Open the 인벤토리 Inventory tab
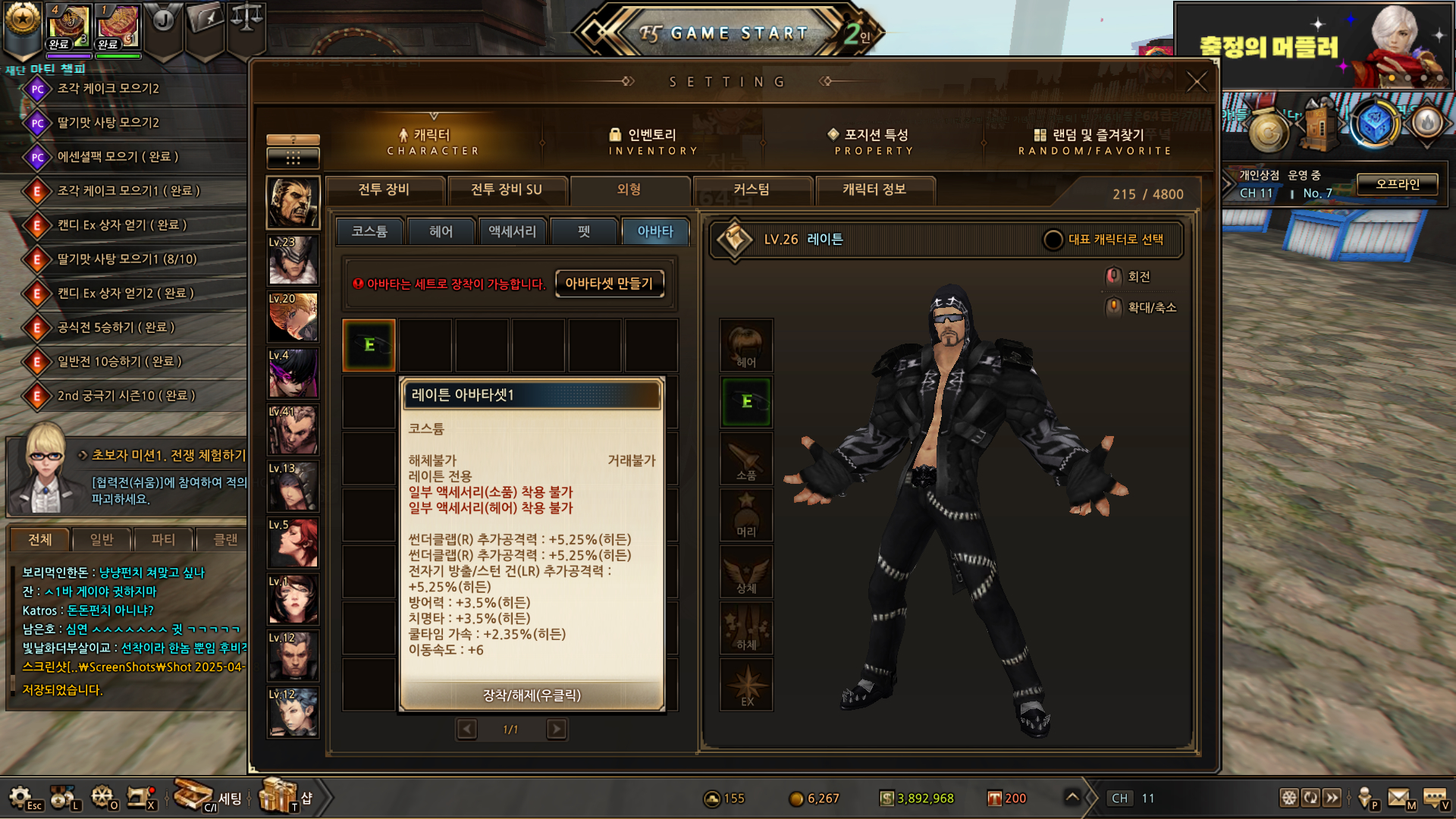The width and height of the screenshot is (1456, 819). [652, 141]
